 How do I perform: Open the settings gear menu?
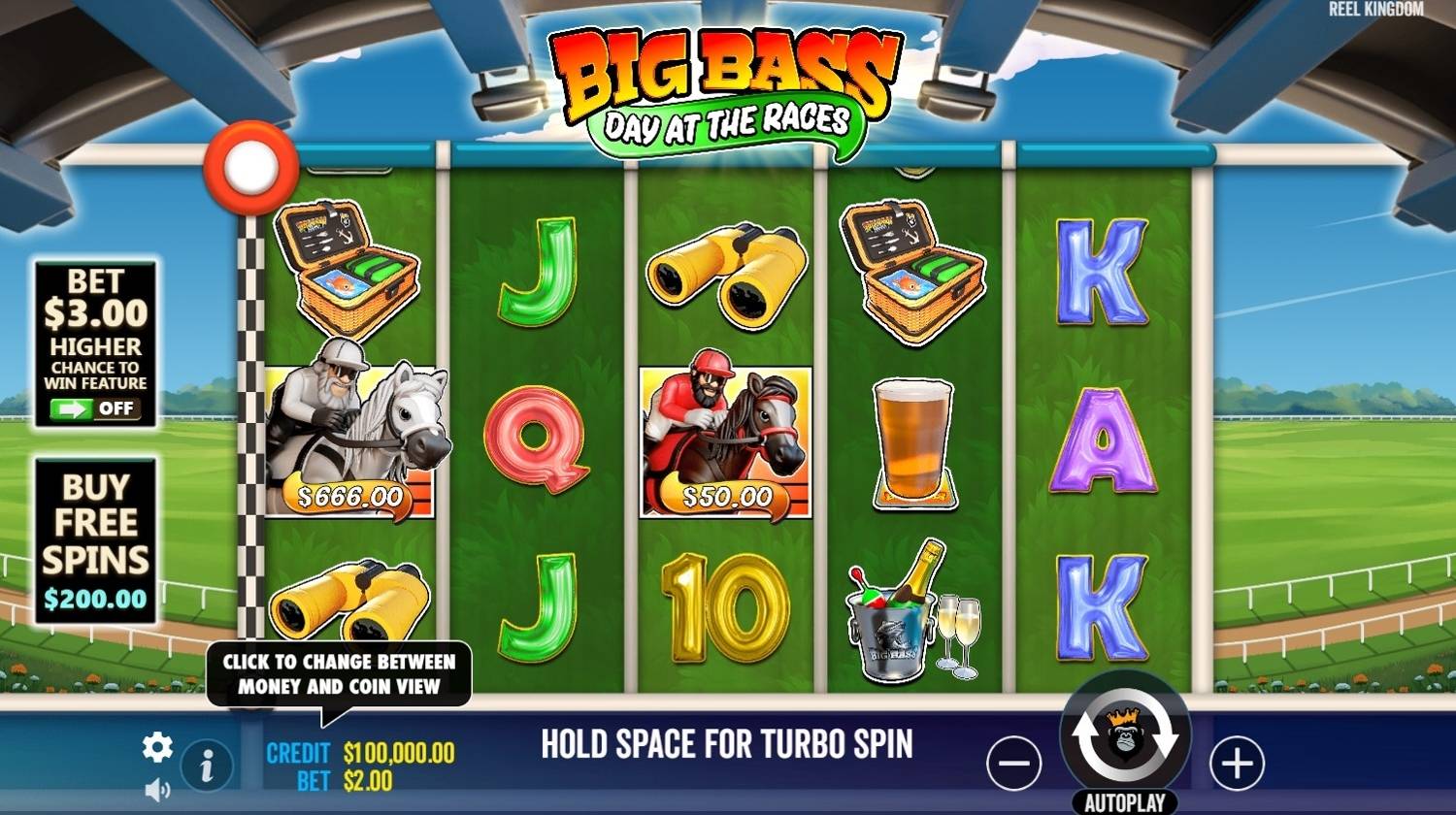tap(157, 746)
